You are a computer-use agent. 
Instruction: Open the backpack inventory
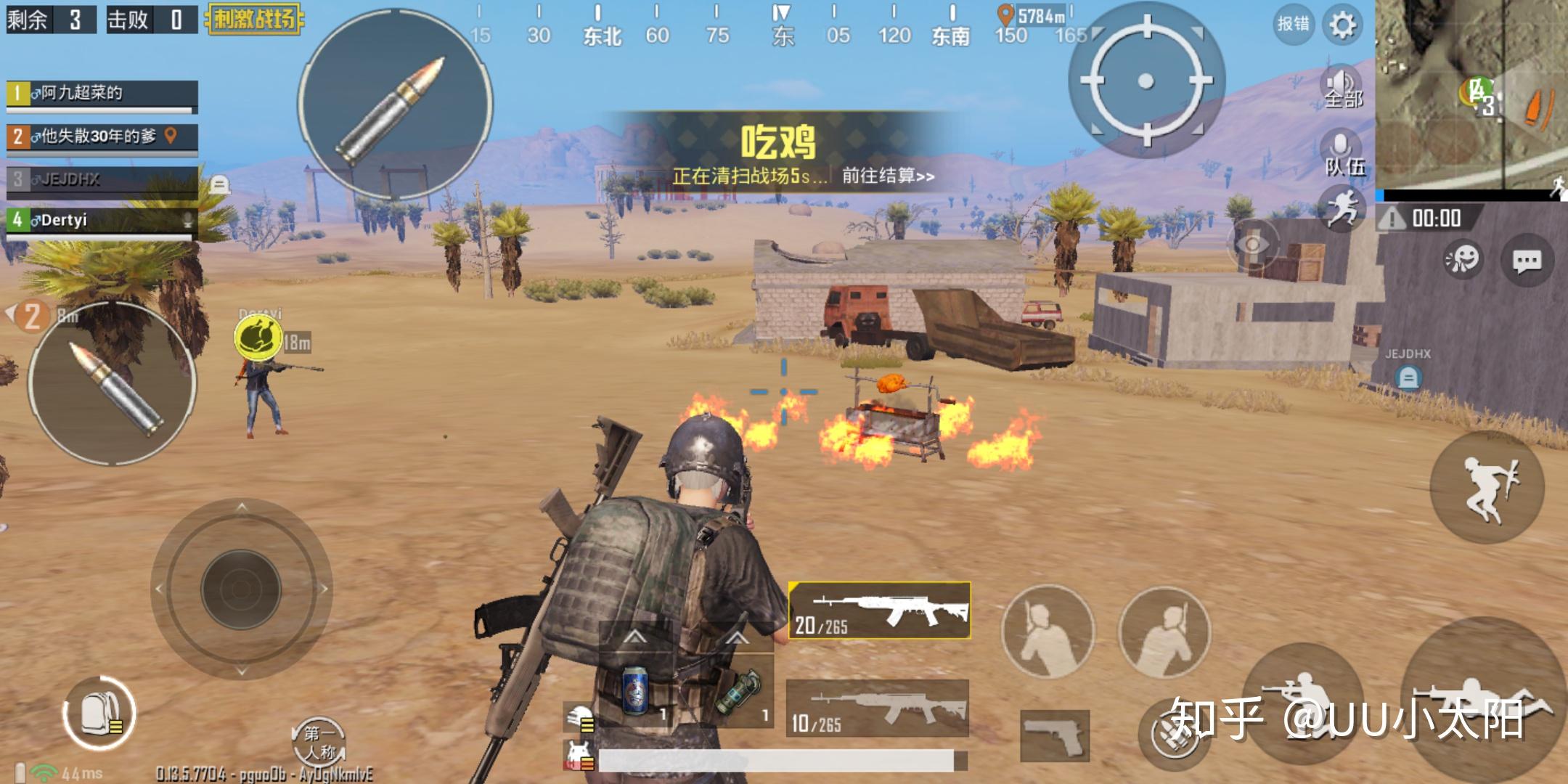[99, 713]
